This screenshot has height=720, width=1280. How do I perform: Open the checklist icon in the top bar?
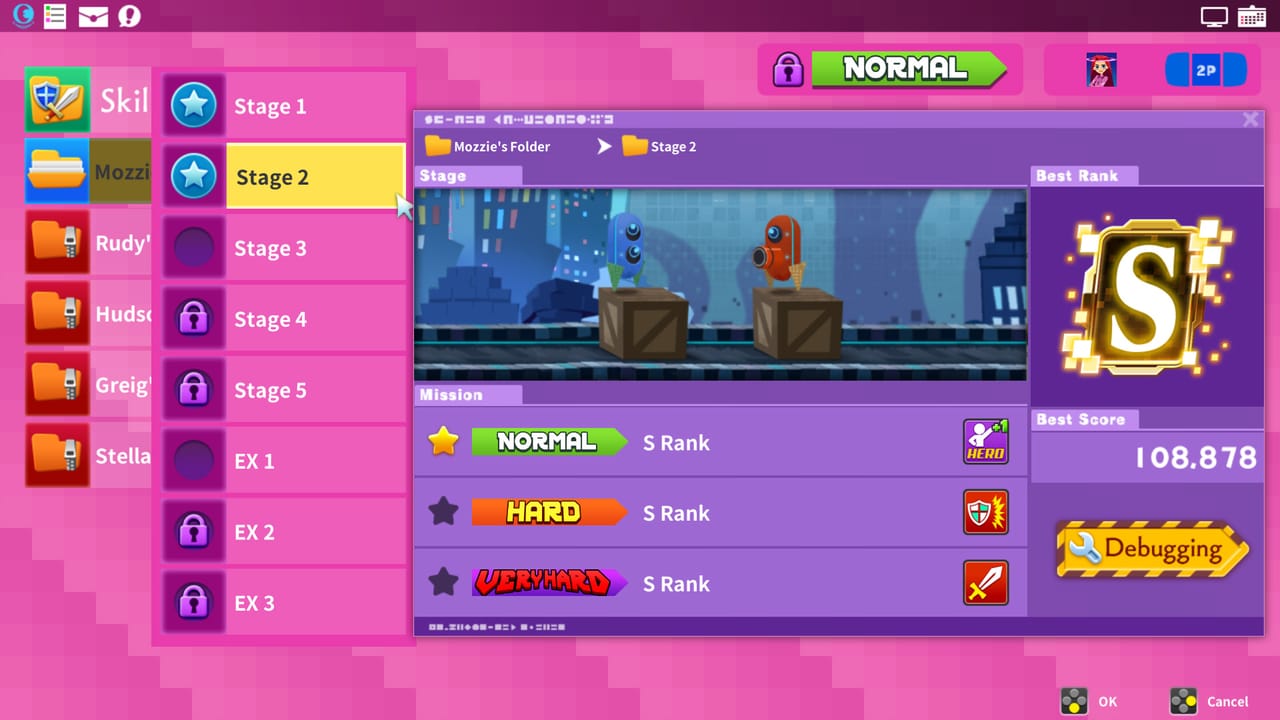click(x=55, y=16)
